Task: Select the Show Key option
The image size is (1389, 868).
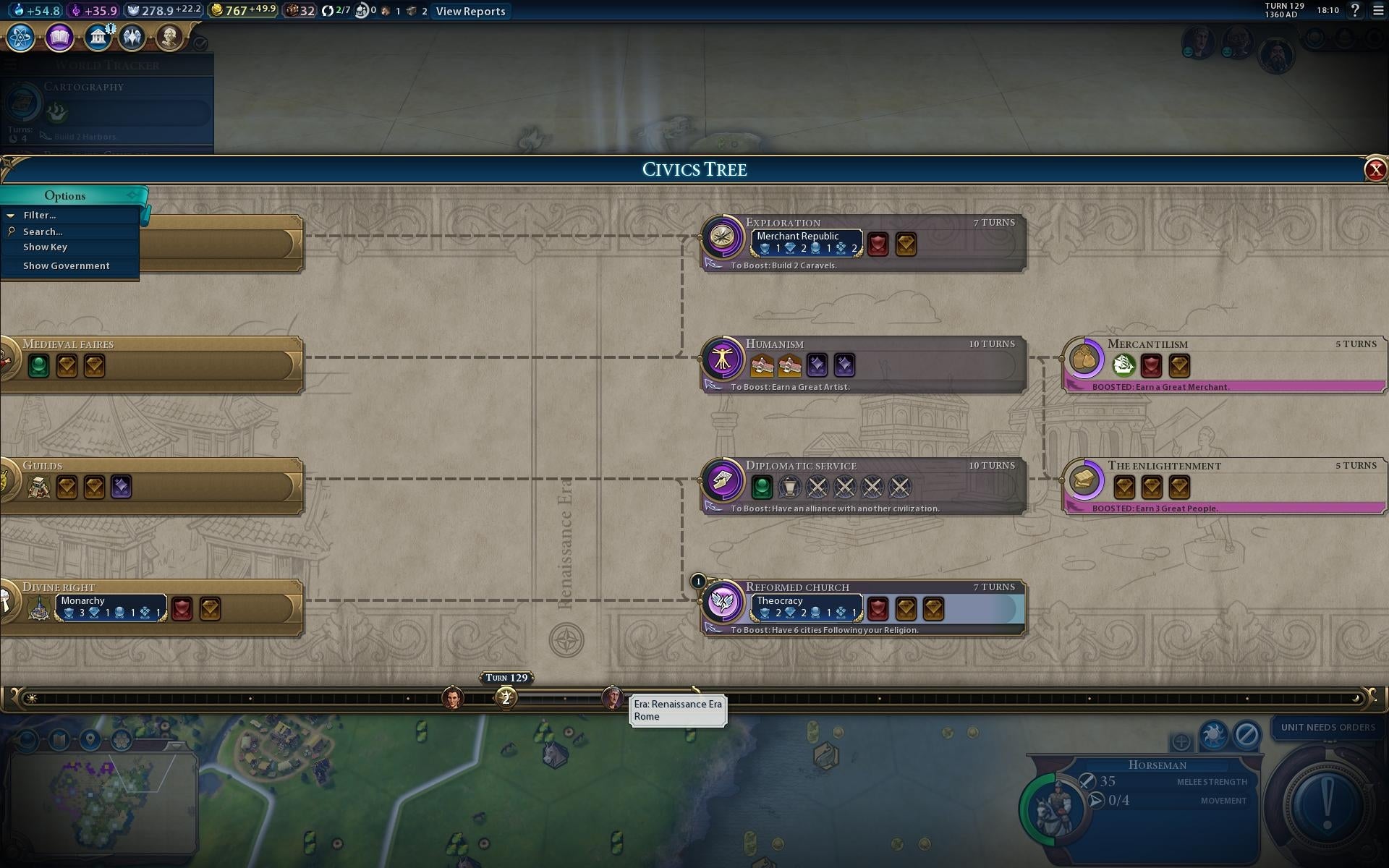Action: 45,247
